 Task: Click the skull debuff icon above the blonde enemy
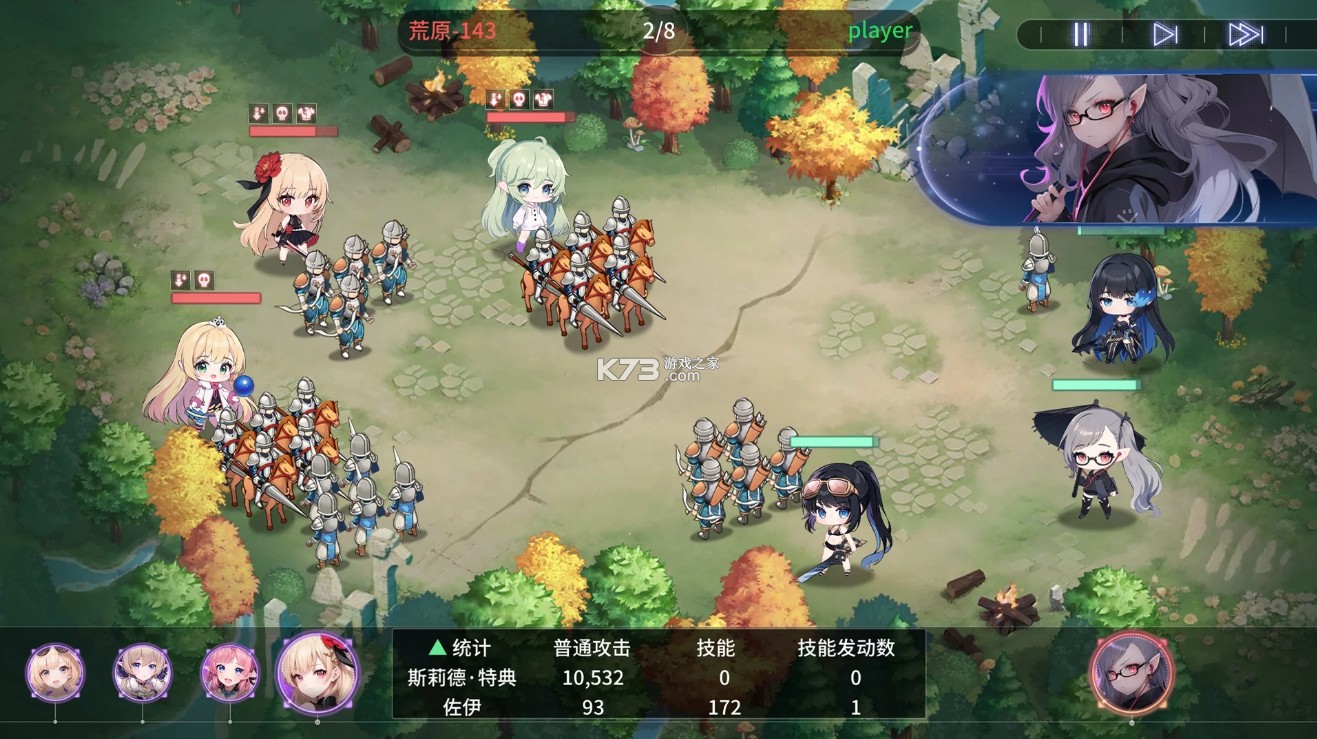[284, 113]
